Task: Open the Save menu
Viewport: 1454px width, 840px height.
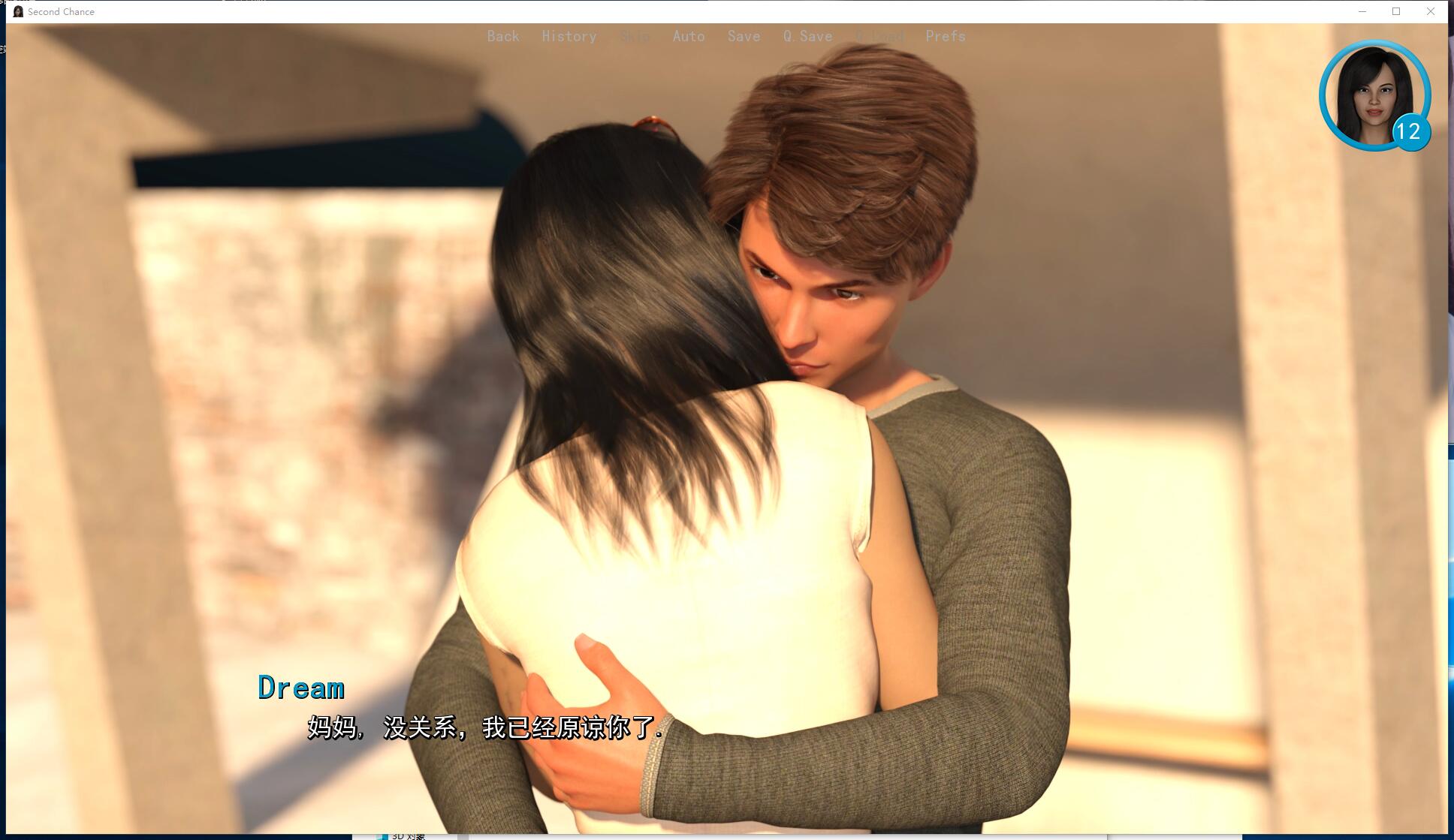Action: 744,36
